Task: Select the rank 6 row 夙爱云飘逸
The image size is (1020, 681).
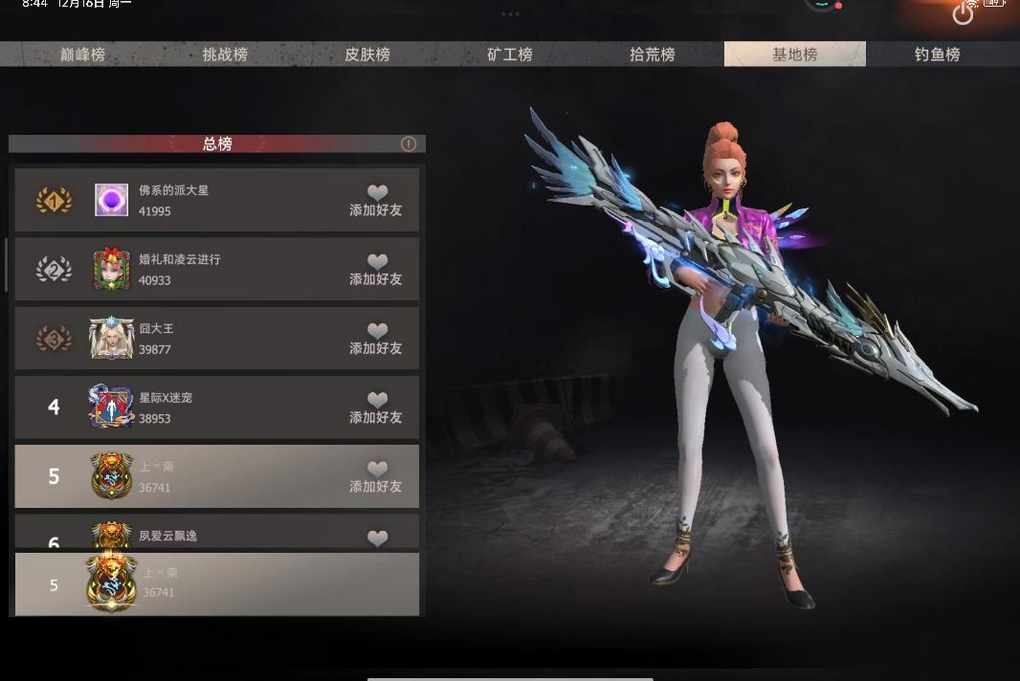Action: [x=240, y=534]
